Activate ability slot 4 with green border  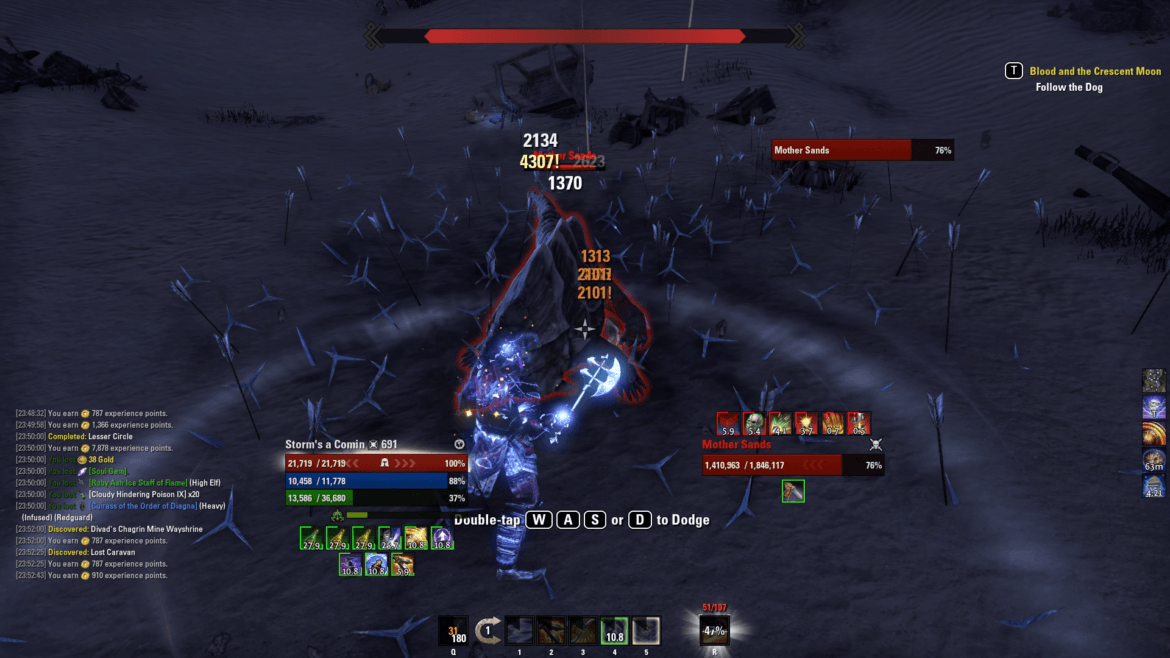(614, 631)
